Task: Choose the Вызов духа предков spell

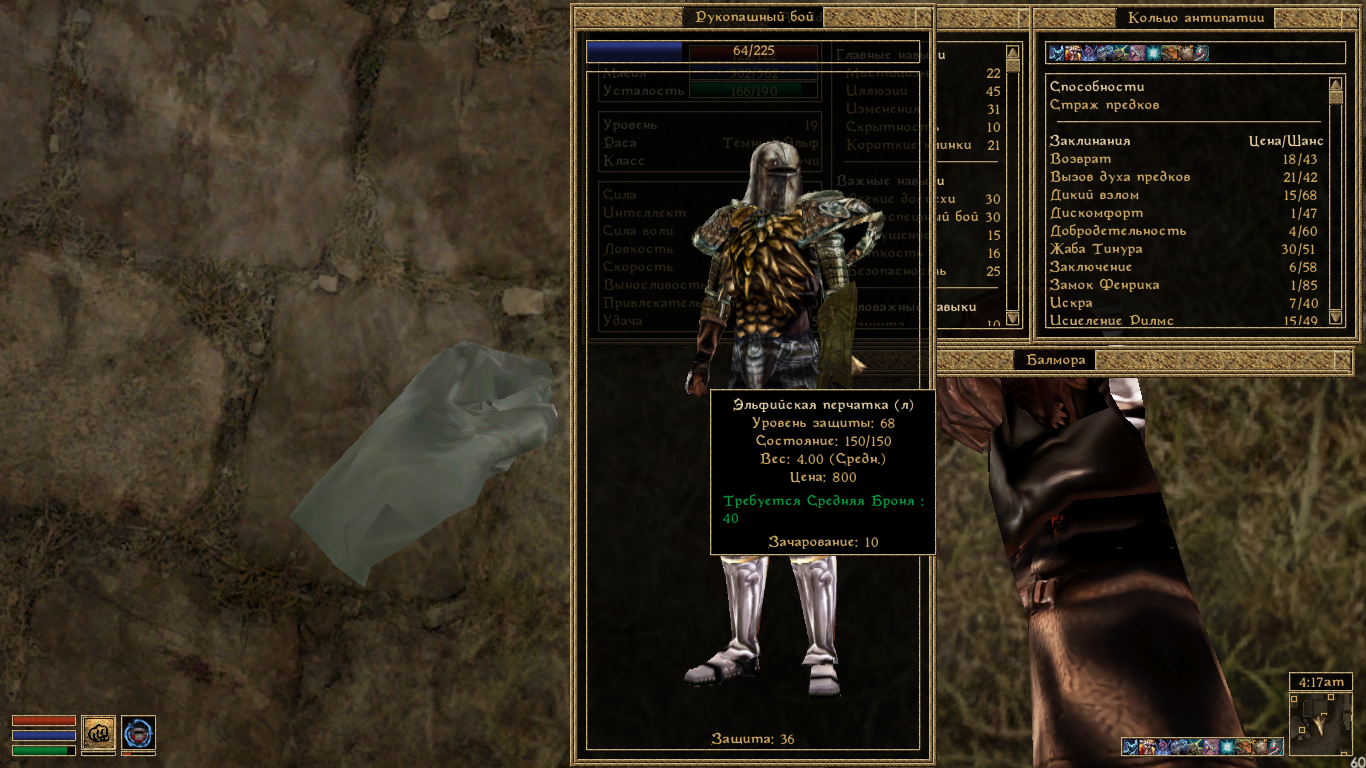Action: (x=1119, y=177)
